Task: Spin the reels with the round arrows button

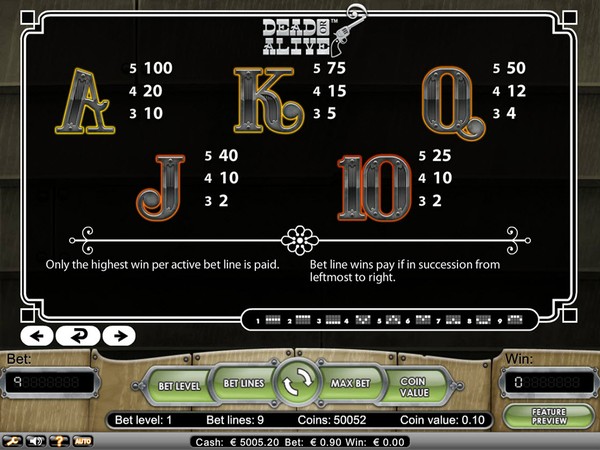Action: point(298,385)
